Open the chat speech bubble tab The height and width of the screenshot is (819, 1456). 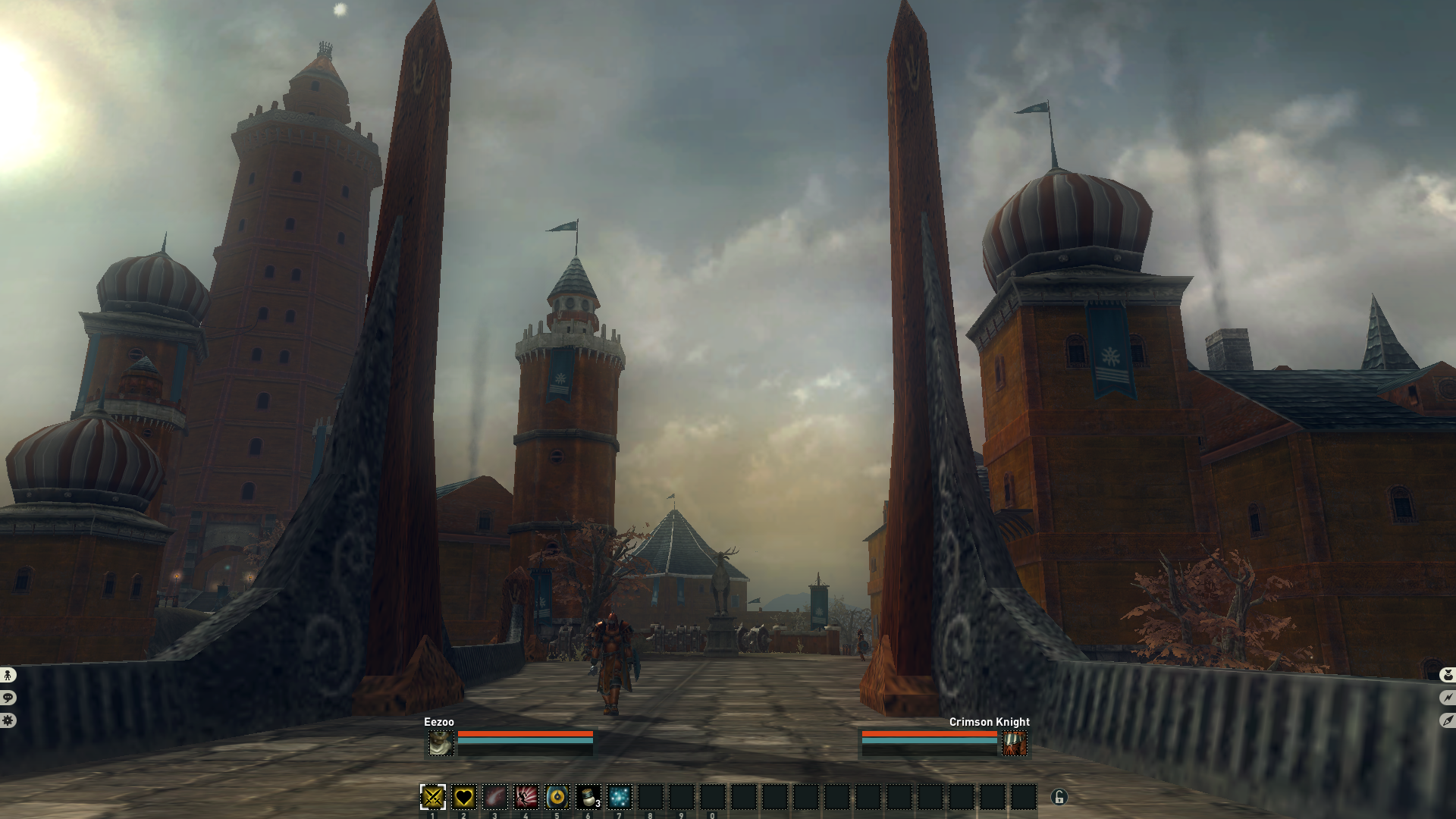pyautogui.click(x=8, y=698)
